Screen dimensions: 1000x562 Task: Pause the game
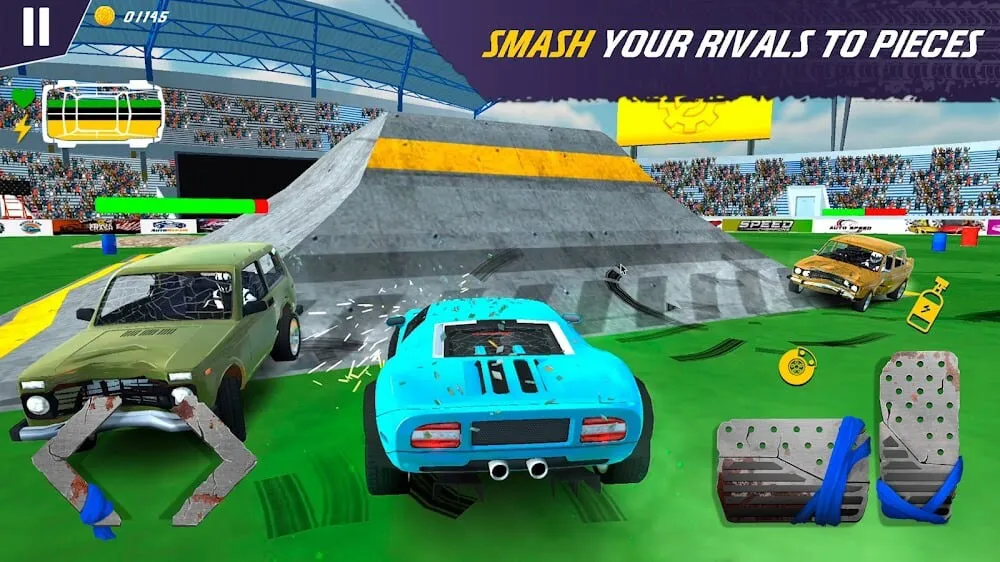(35, 27)
